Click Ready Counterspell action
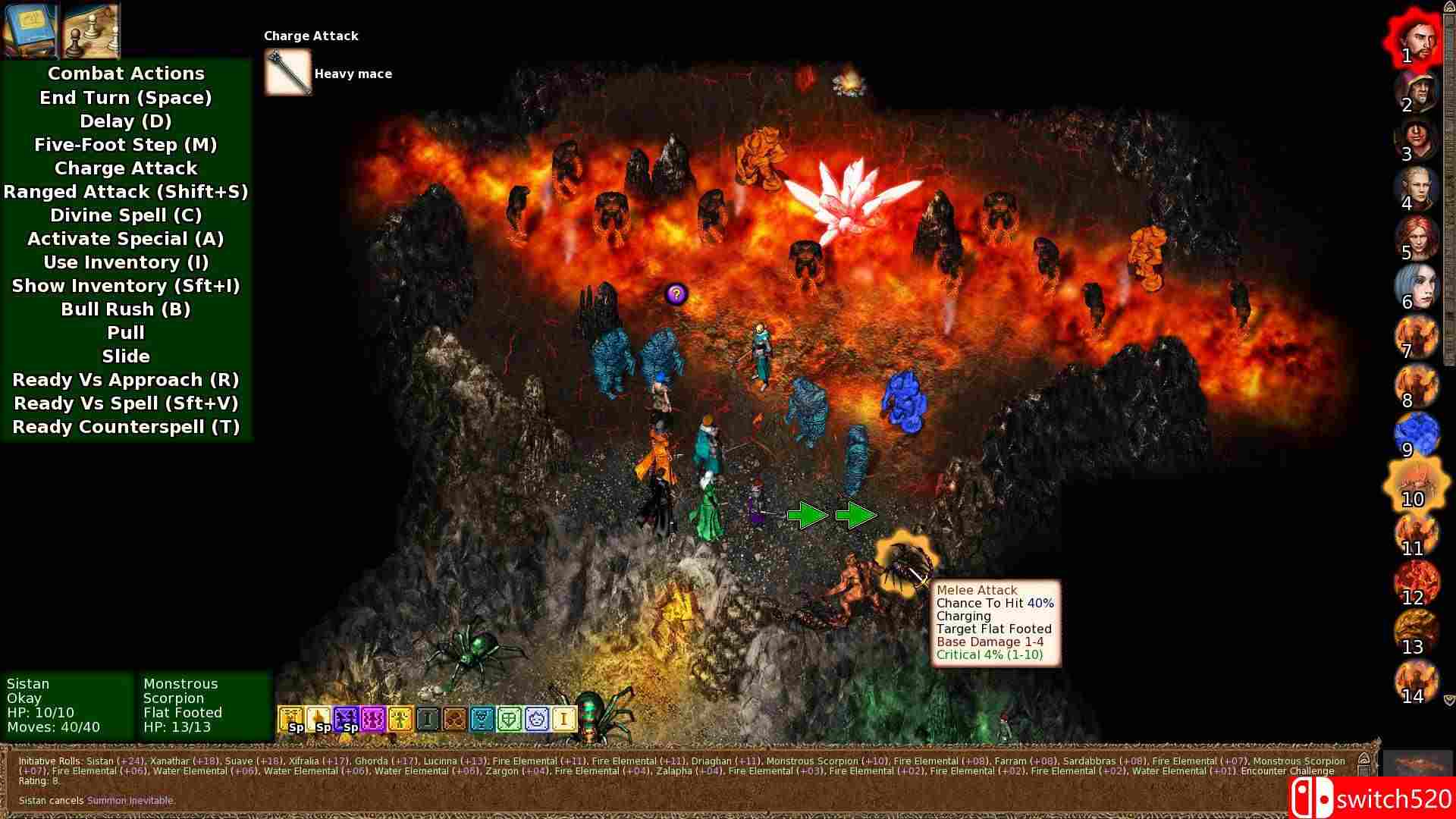 coord(126,427)
